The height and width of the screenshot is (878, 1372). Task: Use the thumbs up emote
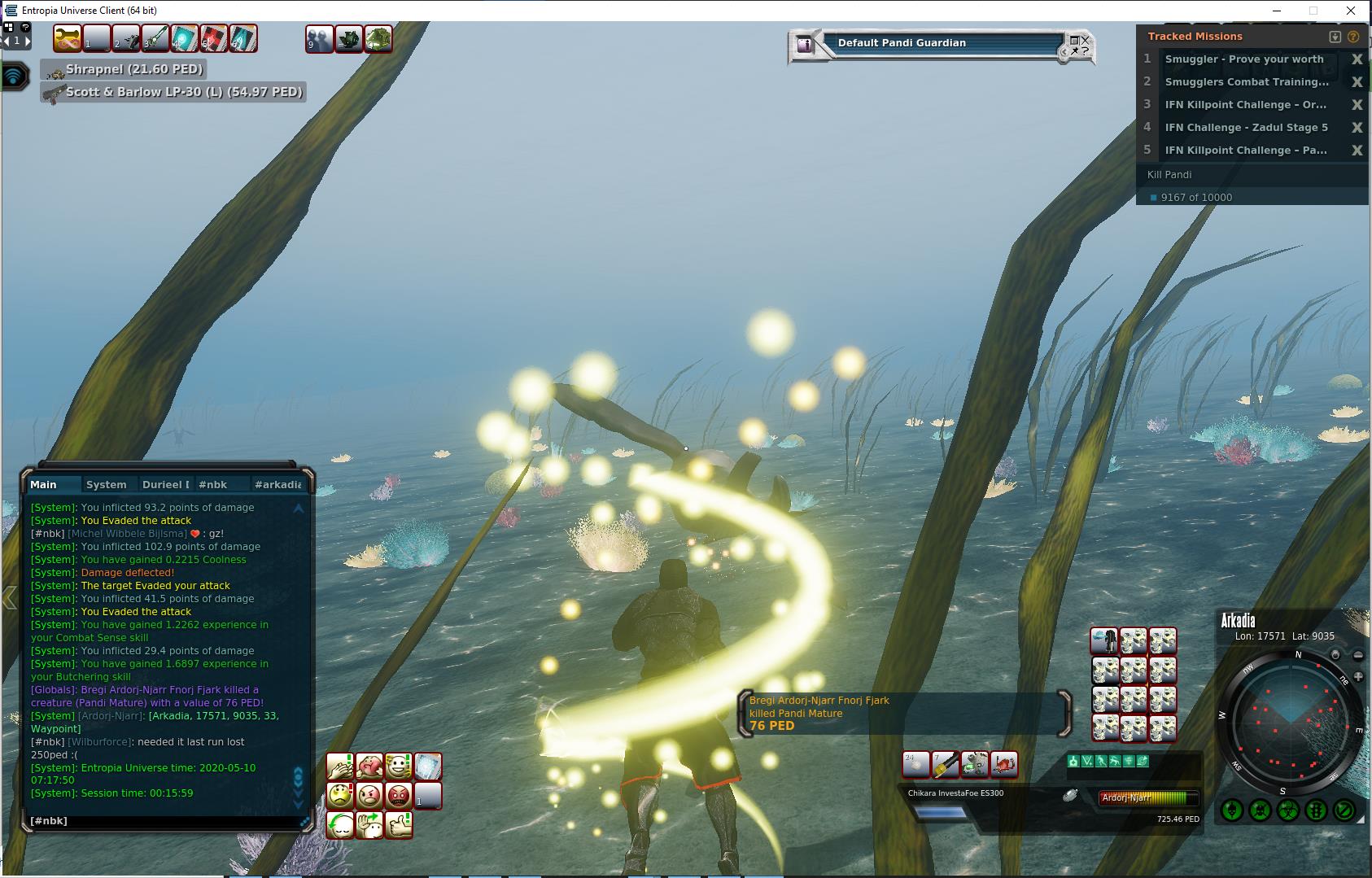399,824
